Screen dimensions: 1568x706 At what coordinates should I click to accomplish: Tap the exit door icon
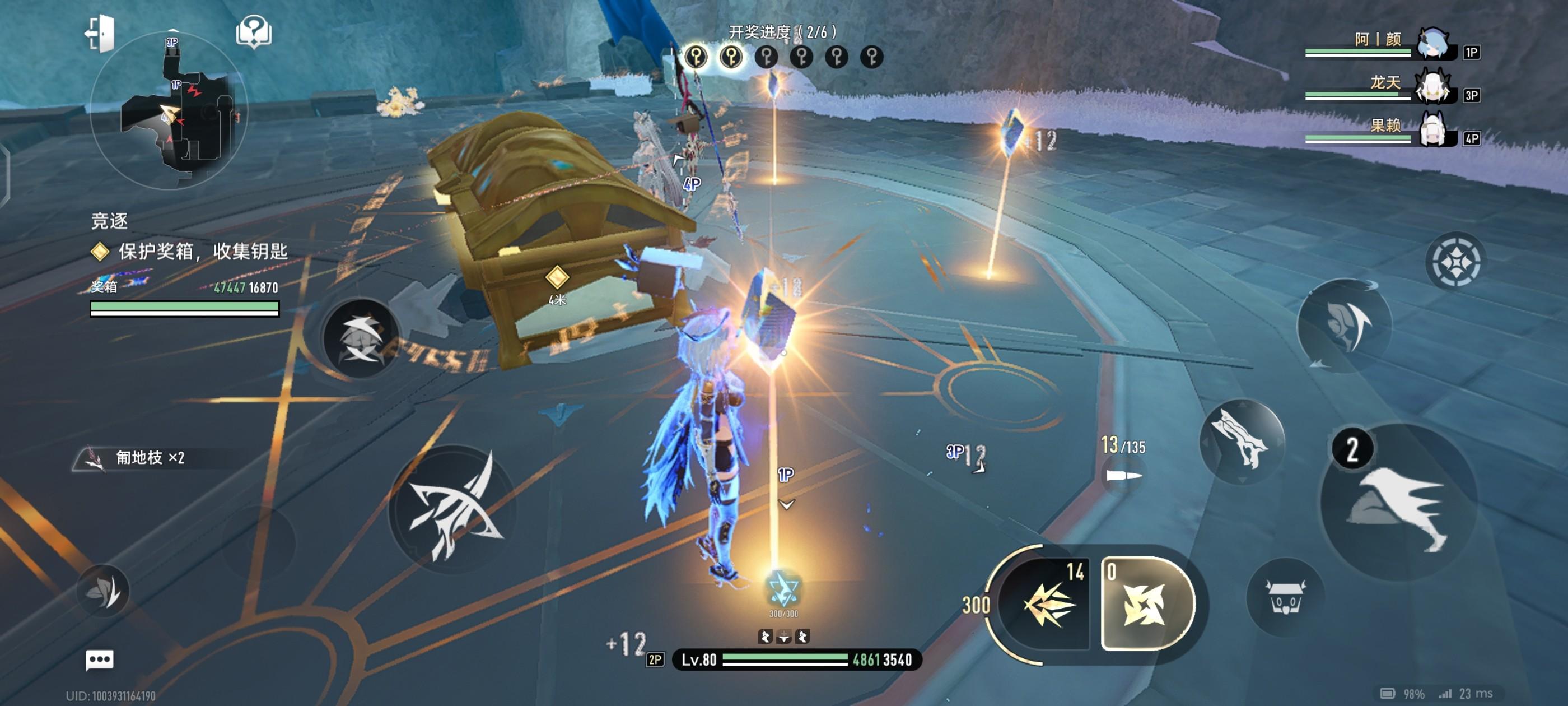click(100, 33)
